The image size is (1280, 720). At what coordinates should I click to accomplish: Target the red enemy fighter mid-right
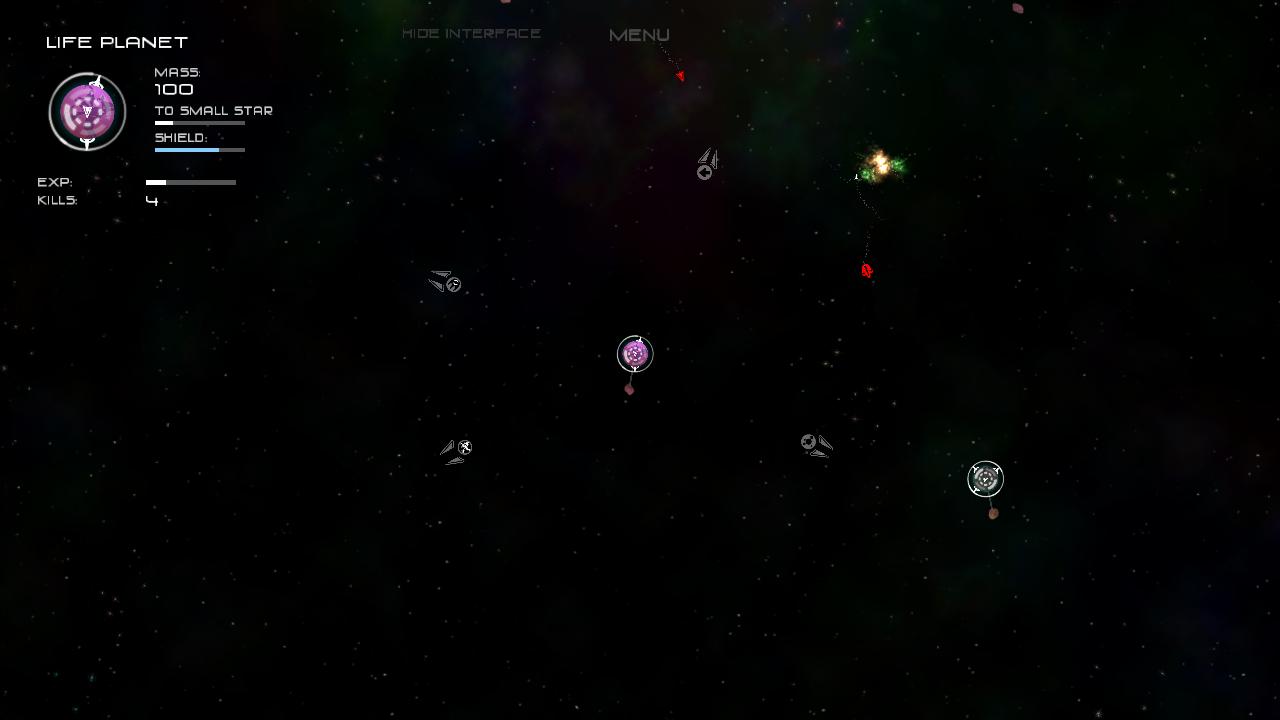coord(866,269)
